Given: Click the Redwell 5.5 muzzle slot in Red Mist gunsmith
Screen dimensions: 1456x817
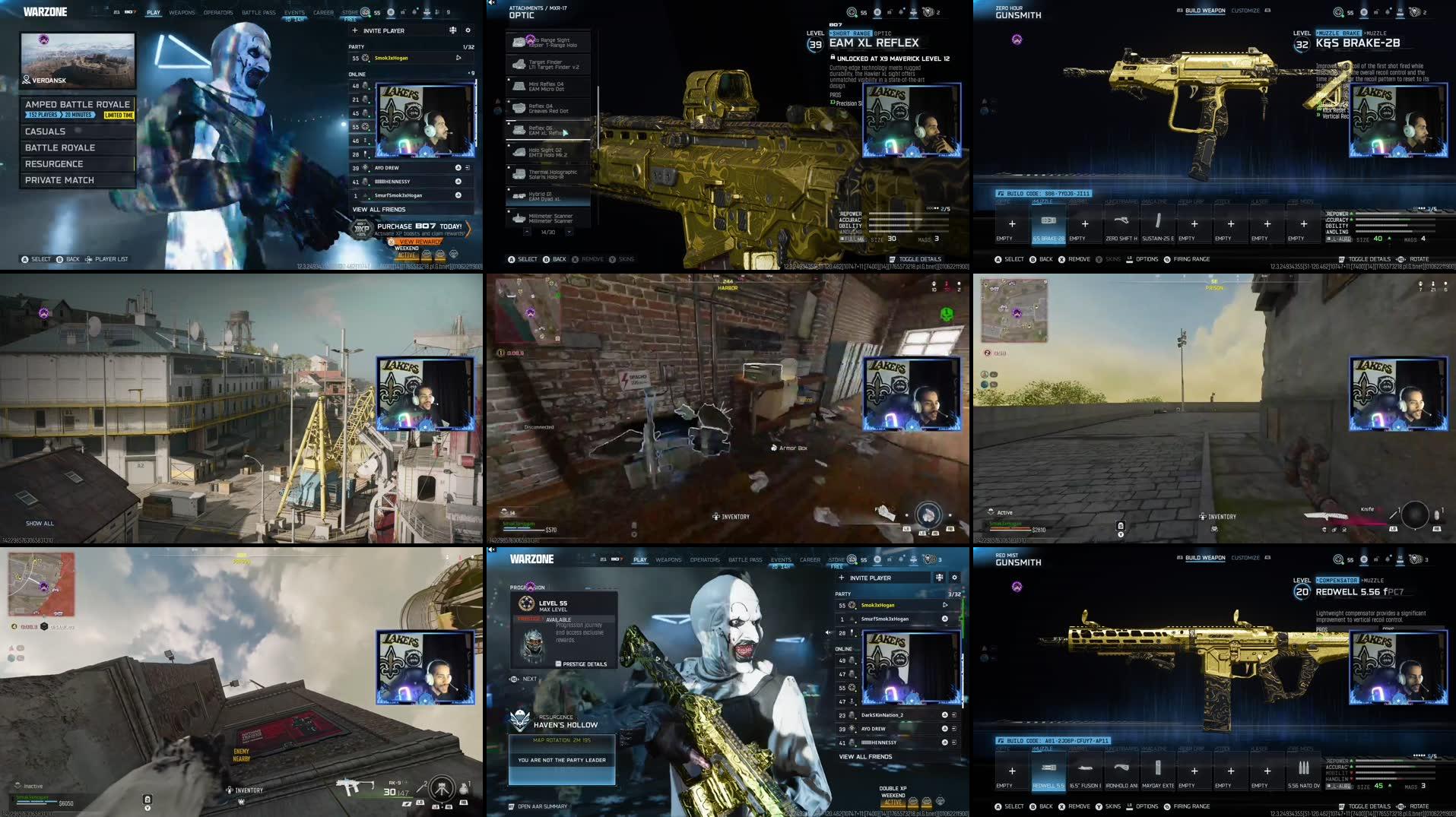Looking at the screenshot, I should point(1047,771).
